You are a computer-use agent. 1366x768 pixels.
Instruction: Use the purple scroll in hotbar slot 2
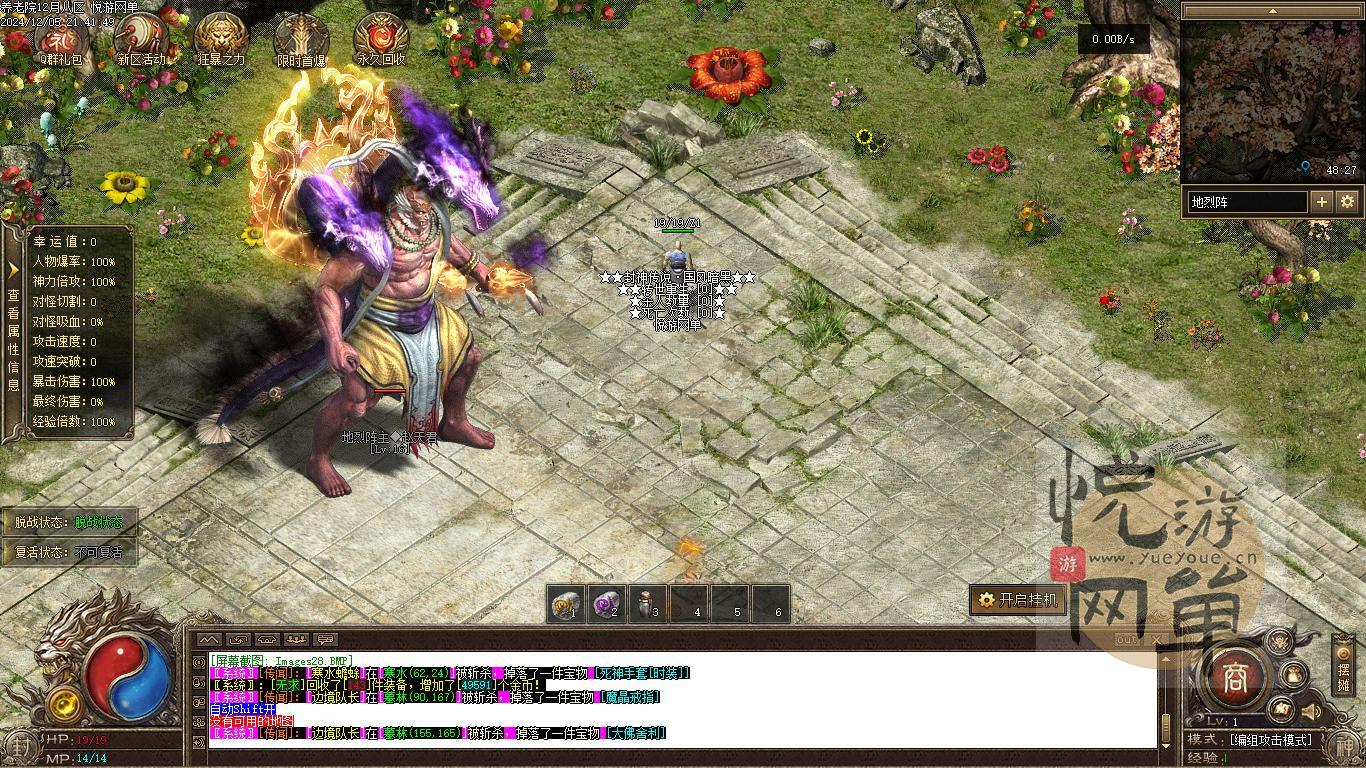606,604
